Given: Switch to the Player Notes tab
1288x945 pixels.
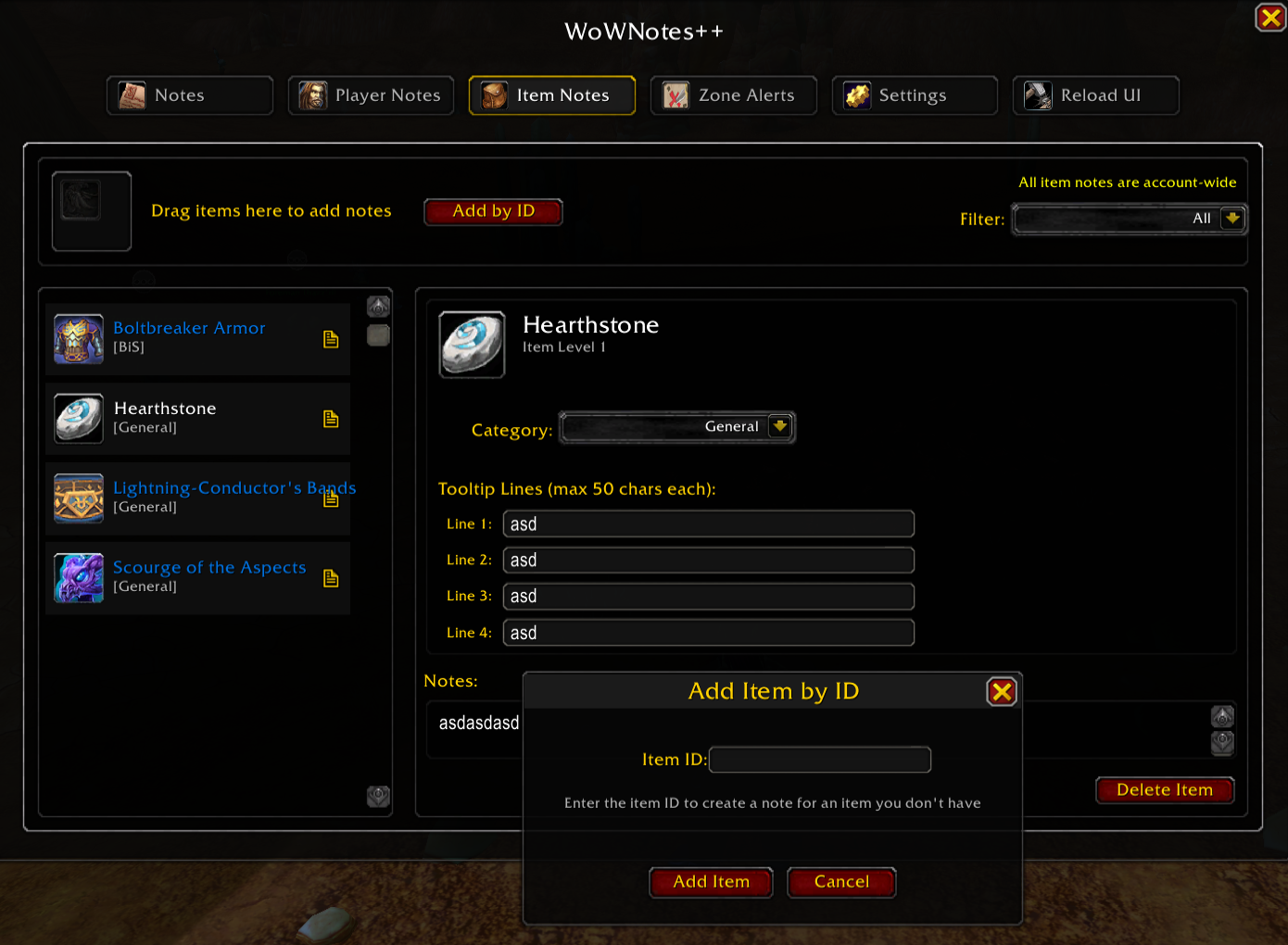Looking at the screenshot, I should [x=371, y=94].
